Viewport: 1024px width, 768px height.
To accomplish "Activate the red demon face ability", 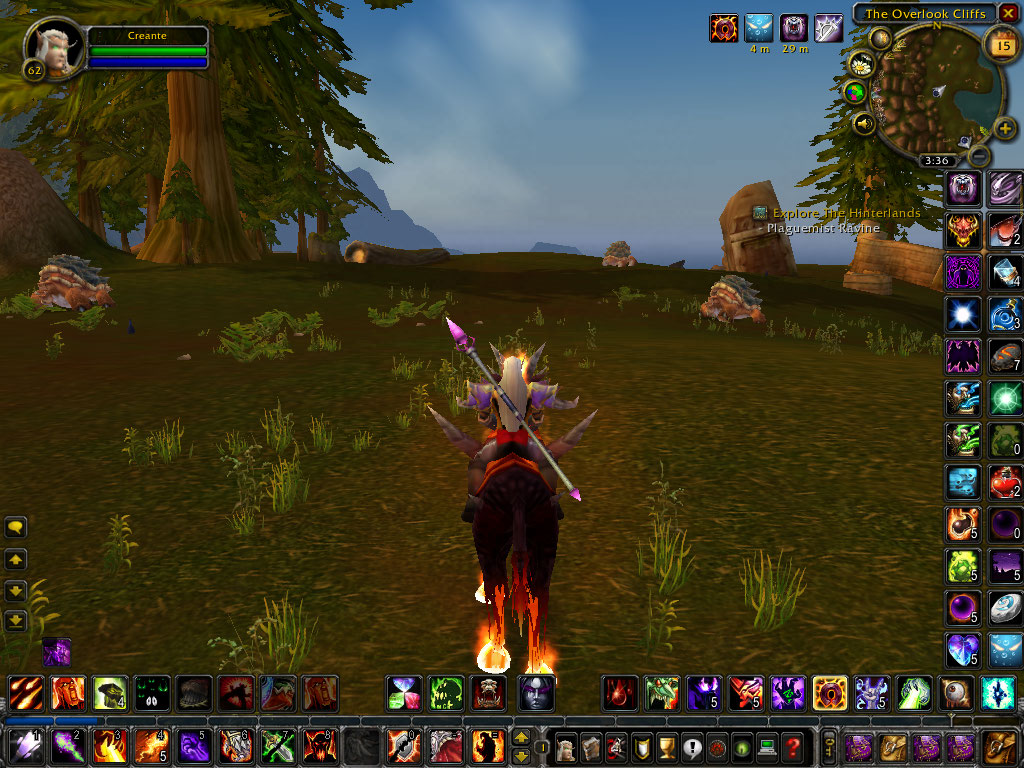I will pos(962,230).
